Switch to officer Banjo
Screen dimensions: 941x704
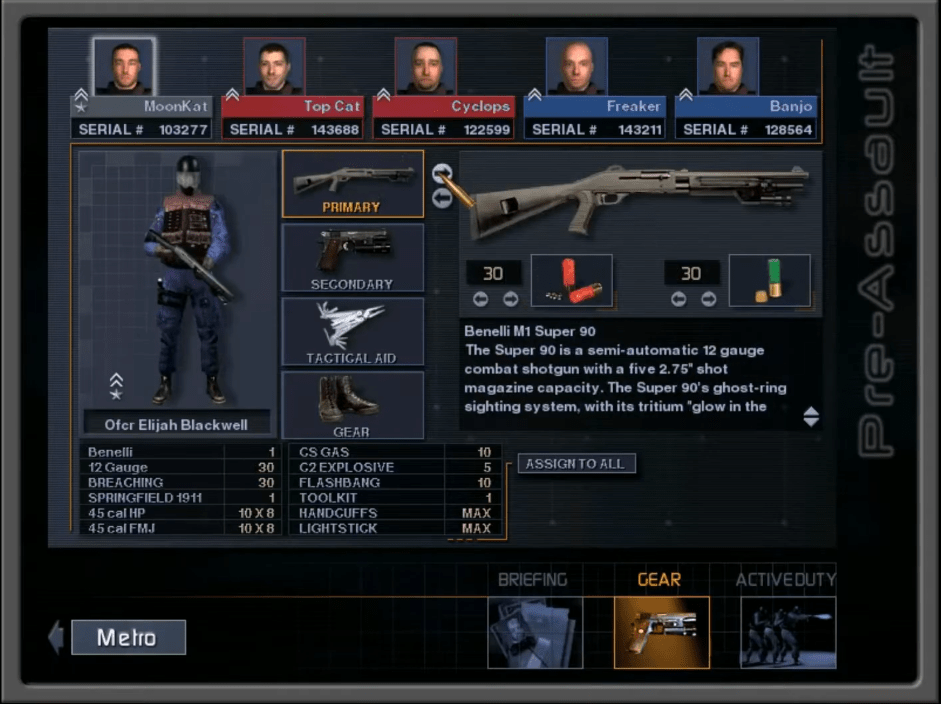(727, 66)
